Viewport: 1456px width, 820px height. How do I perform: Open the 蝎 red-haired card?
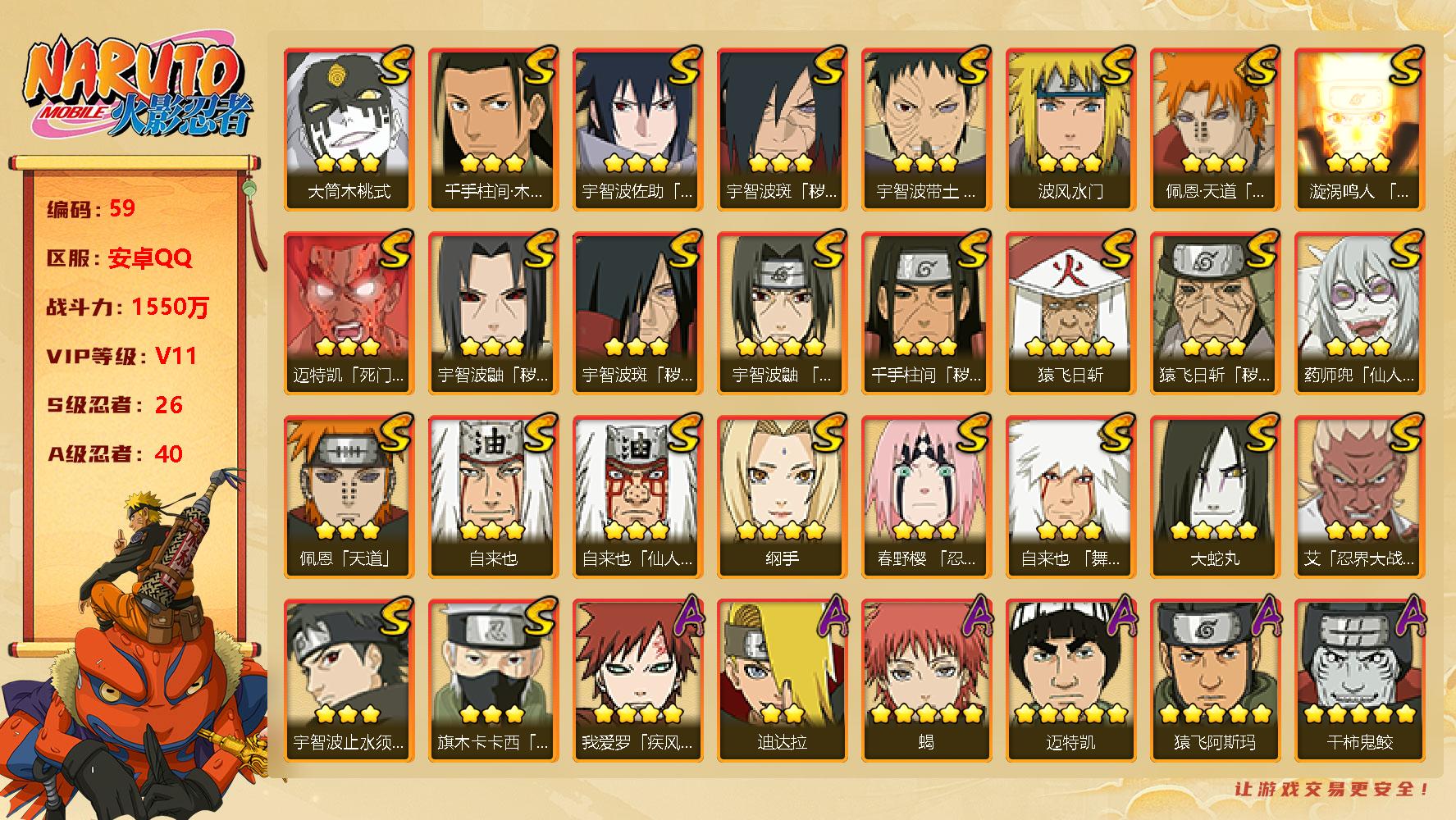coord(926,680)
